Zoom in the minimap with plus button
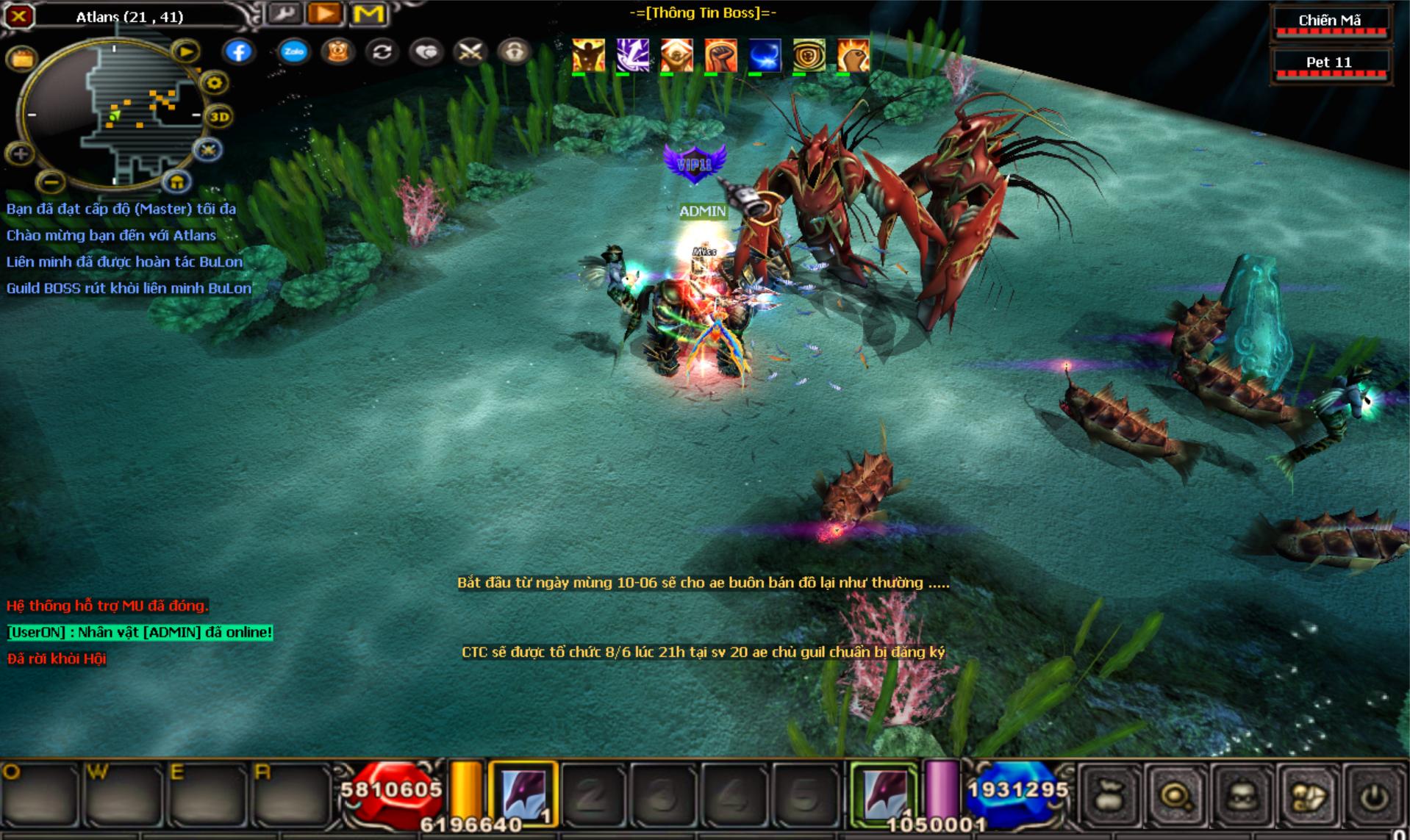 coord(20,154)
